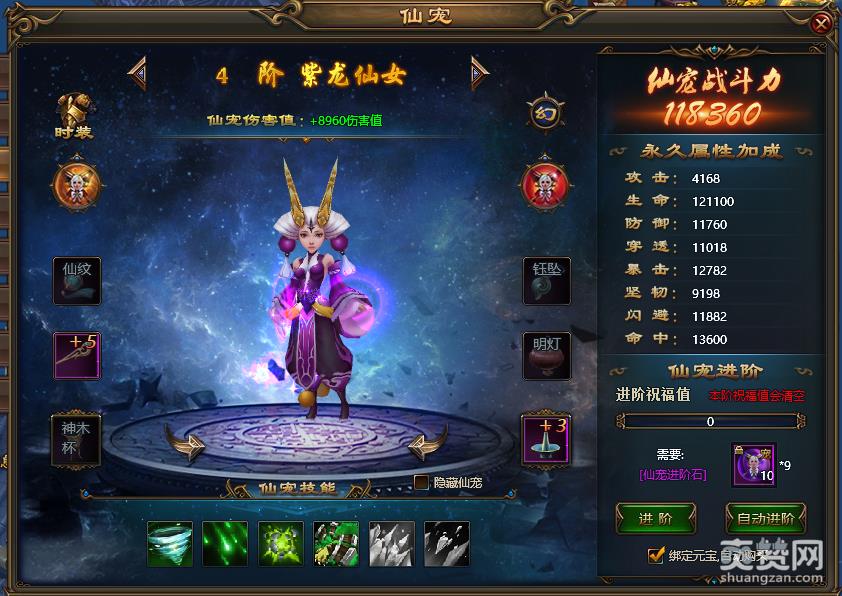Toggle 绑定元宝 auto-purchase checkbox
The image size is (842, 596).
click(x=656, y=555)
